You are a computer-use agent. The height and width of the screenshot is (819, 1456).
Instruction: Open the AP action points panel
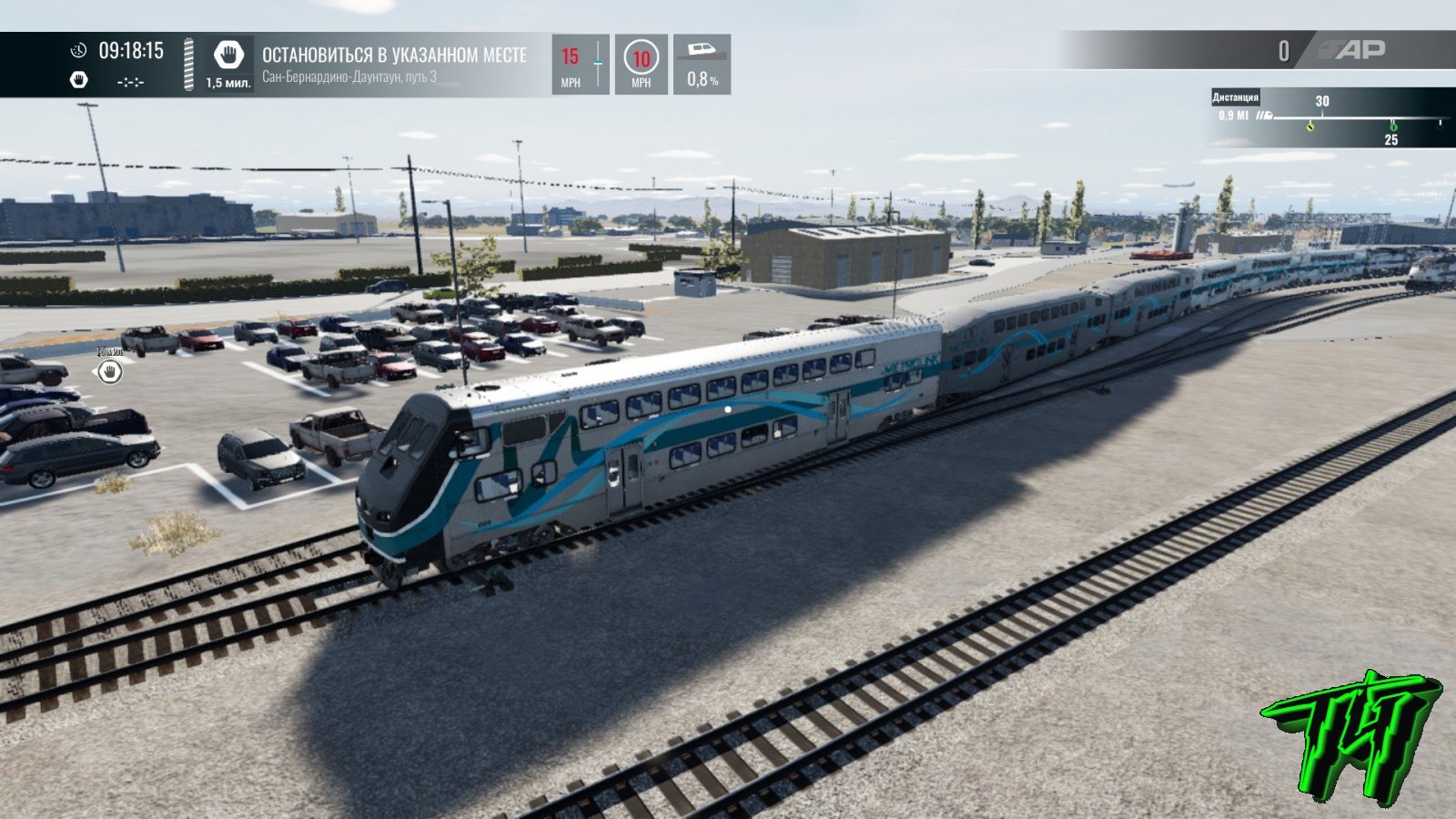[x=1353, y=51]
